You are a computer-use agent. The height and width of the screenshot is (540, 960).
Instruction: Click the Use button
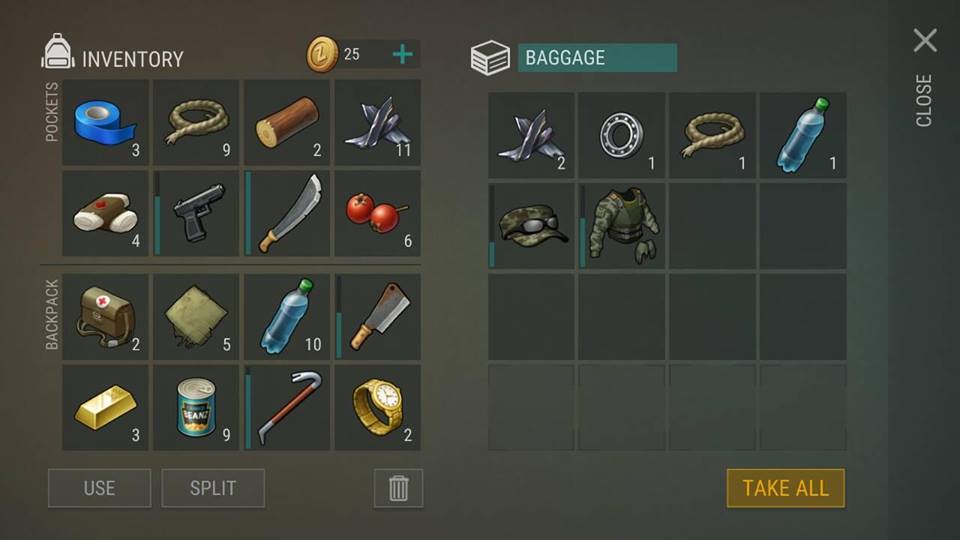[99, 488]
